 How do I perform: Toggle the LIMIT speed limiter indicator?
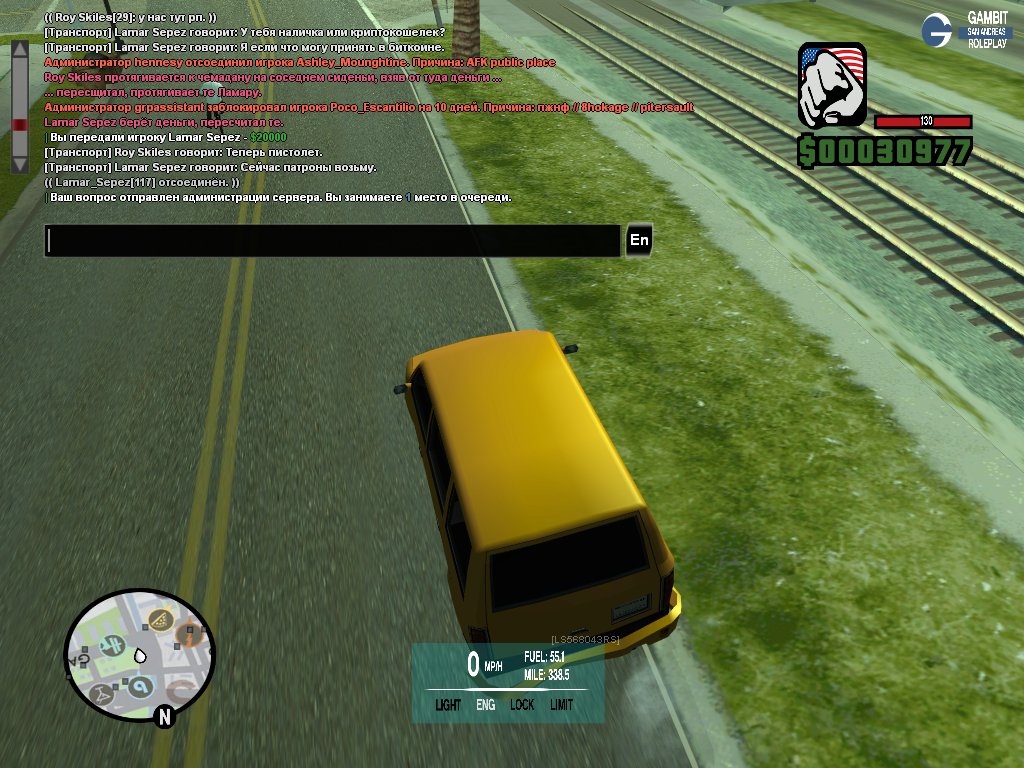[561, 705]
